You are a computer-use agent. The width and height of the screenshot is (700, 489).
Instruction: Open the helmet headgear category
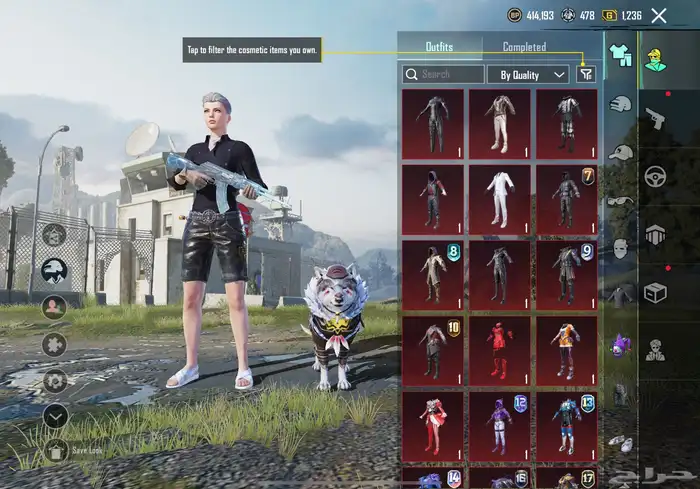pos(620,102)
